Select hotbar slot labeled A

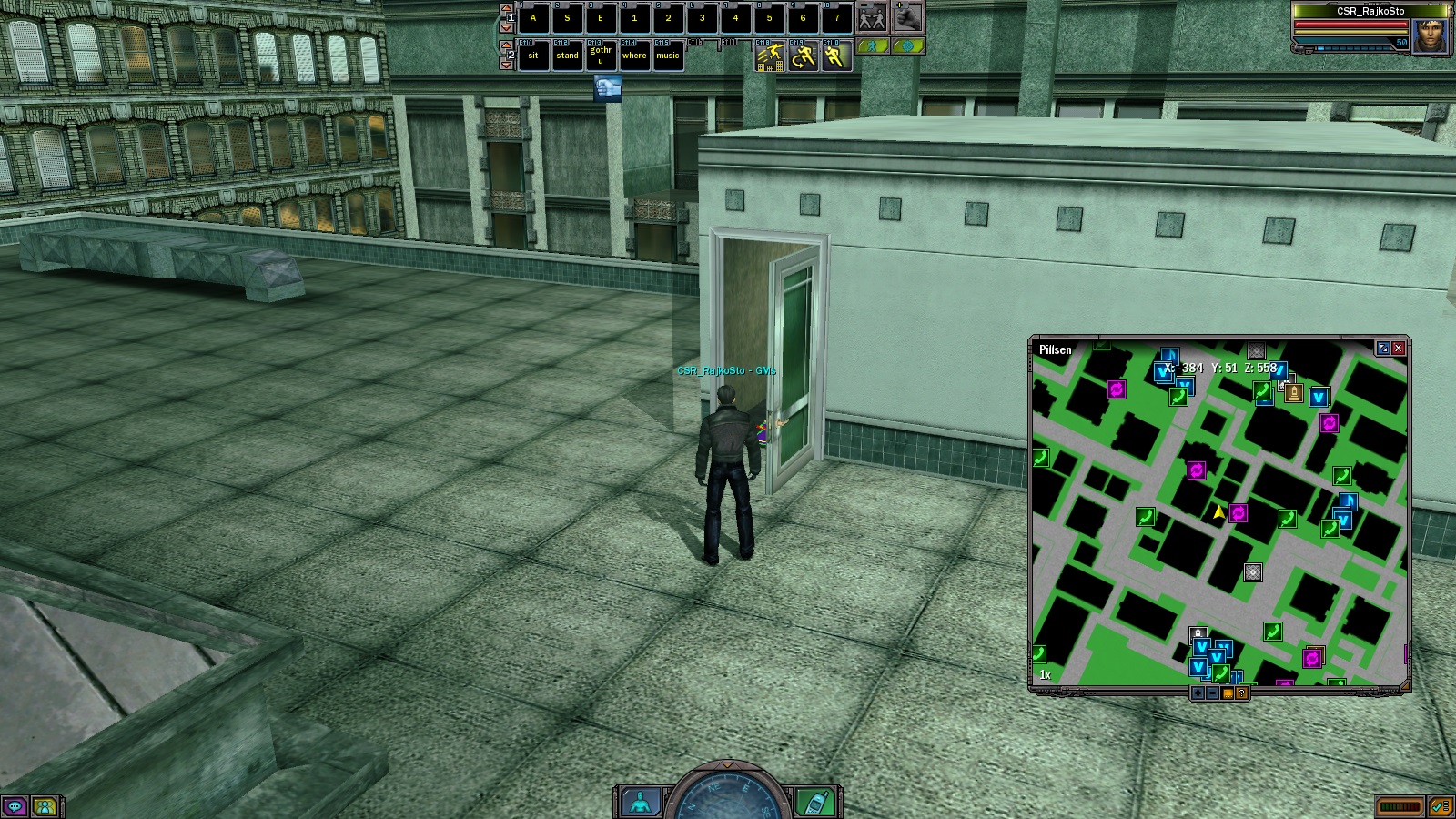click(533, 18)
